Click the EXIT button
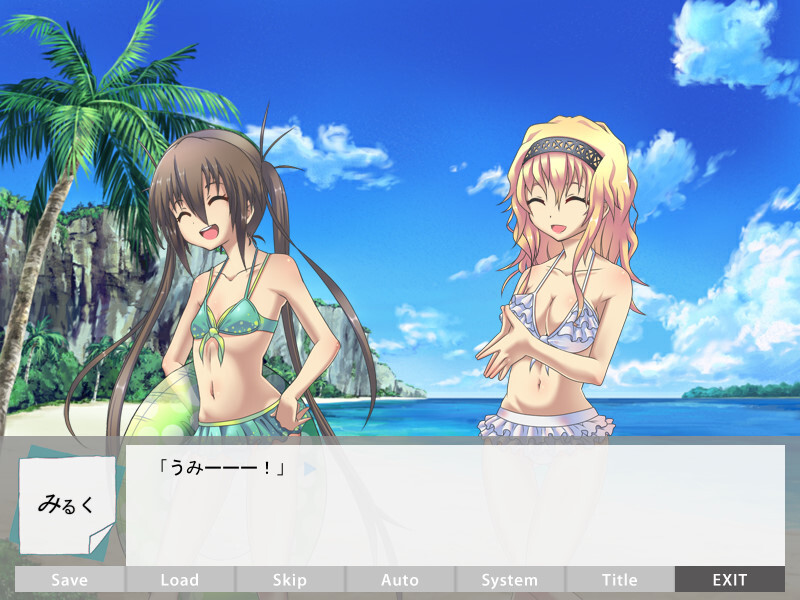 730,579
